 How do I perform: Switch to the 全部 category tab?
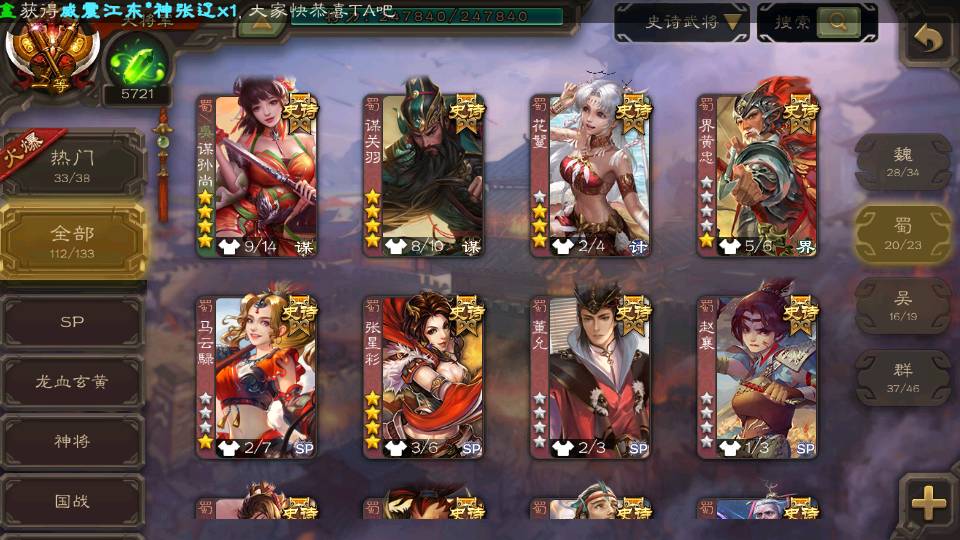coord(72,241)
